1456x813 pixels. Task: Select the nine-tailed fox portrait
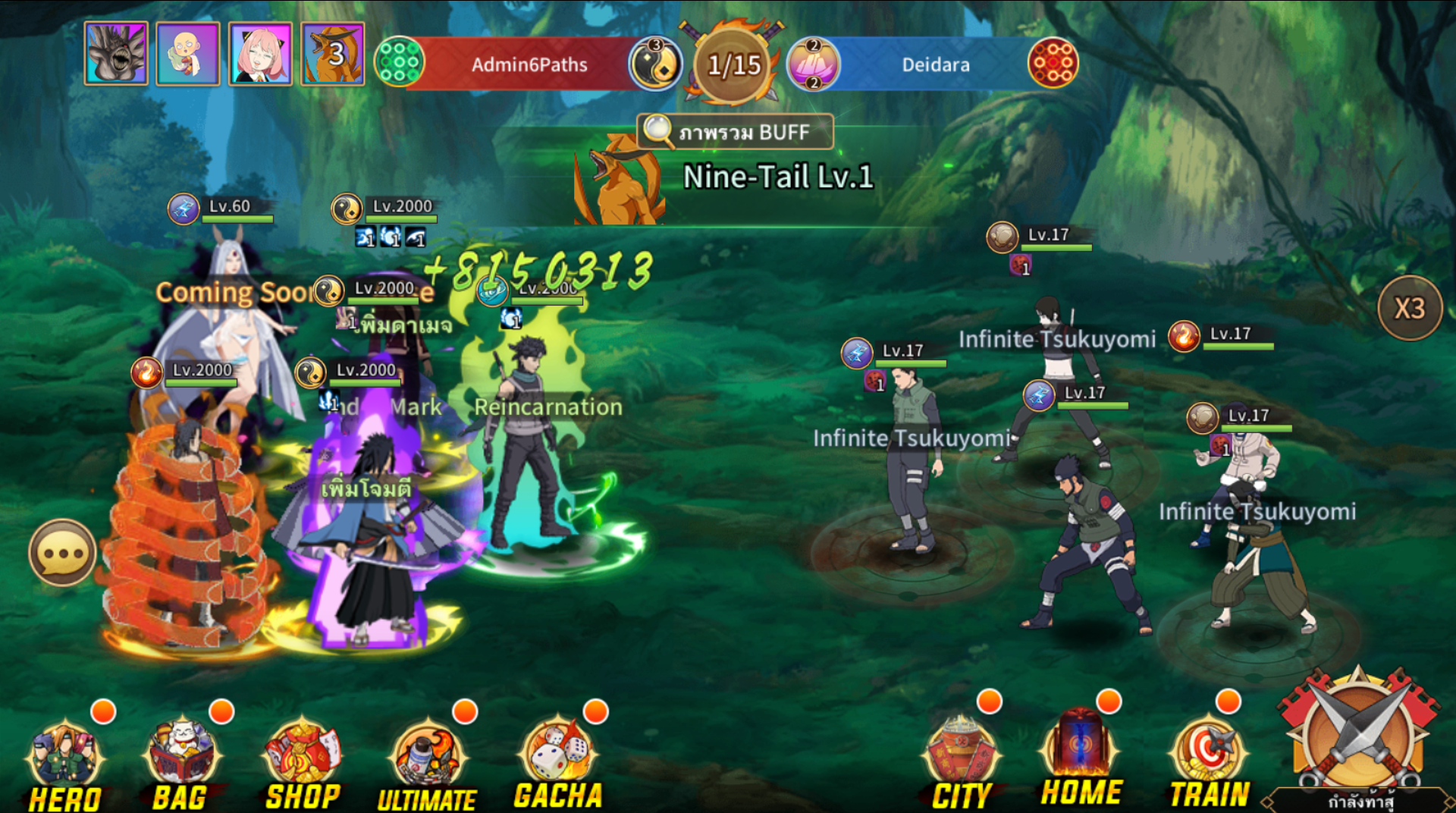pyautogui.click(x=333, y=54)
